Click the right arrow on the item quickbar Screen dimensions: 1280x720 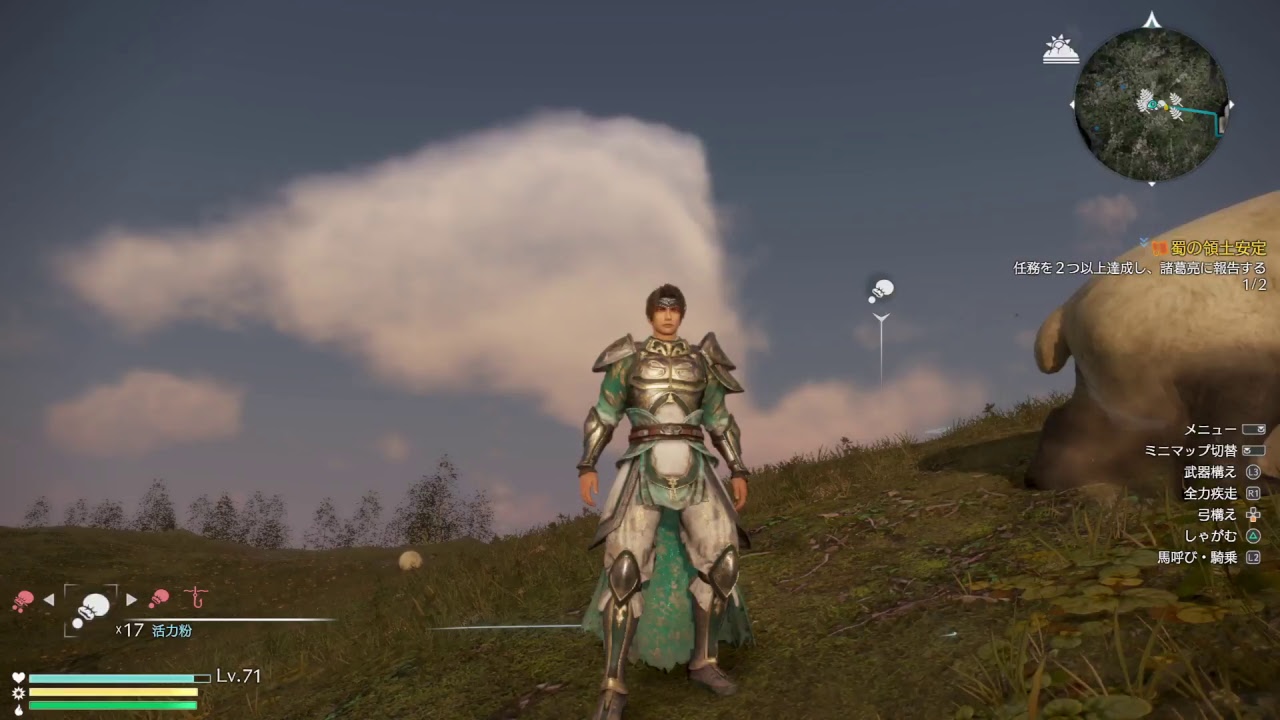point(131,599)
